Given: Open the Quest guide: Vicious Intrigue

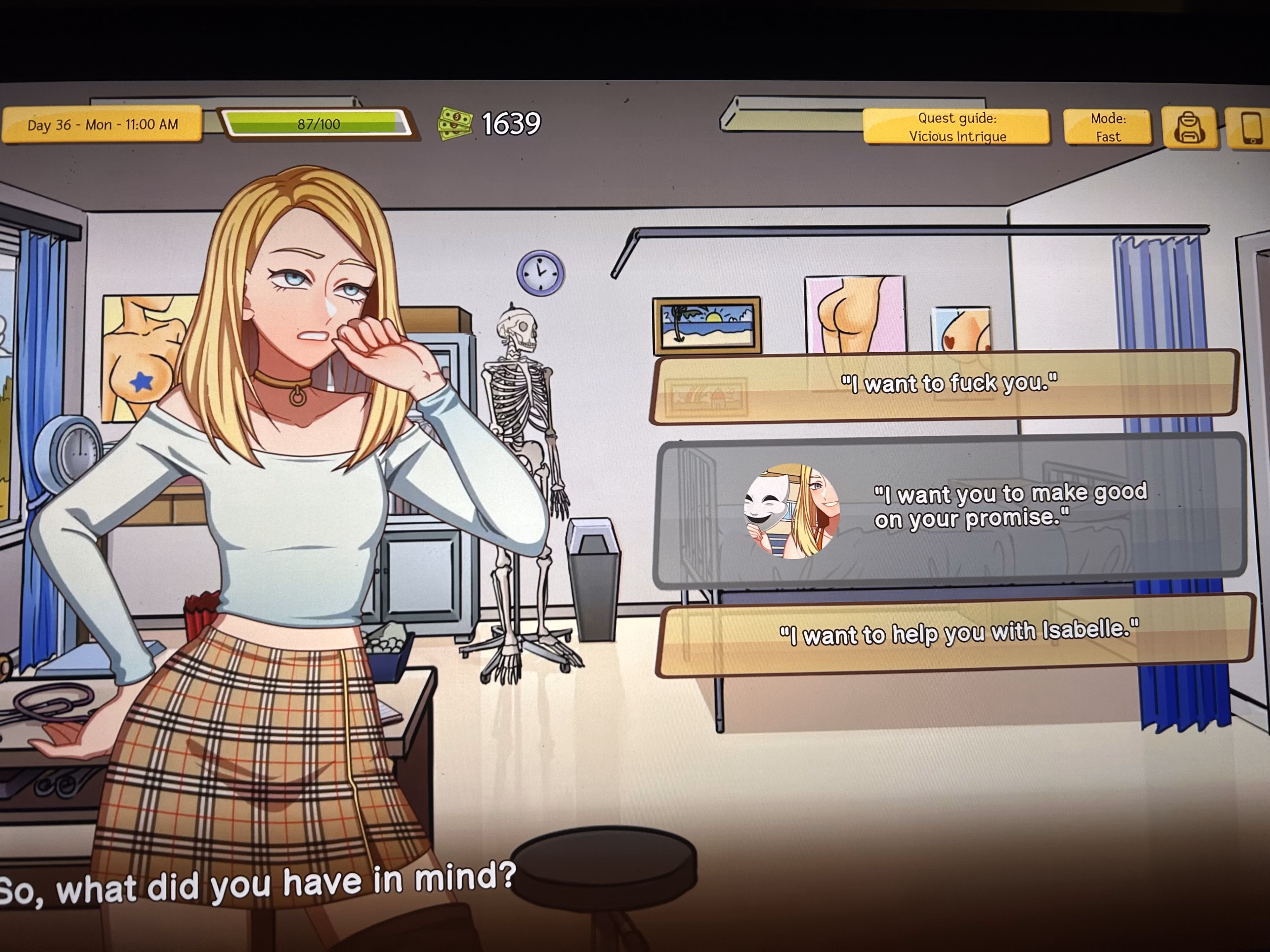Looking at the screenshot, I should coord(956,127).
